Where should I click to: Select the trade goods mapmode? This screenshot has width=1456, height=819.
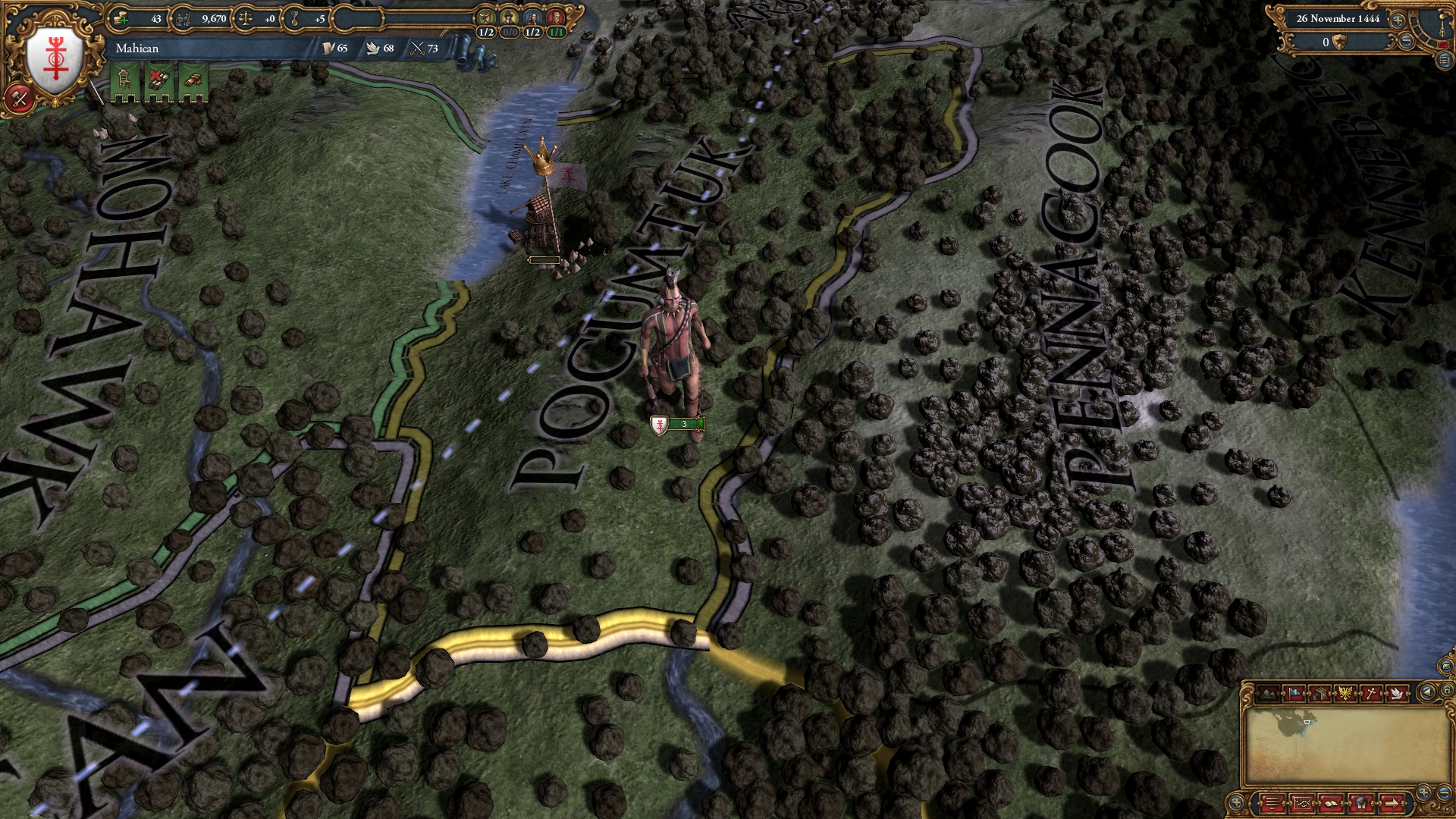coord(1318,692)
